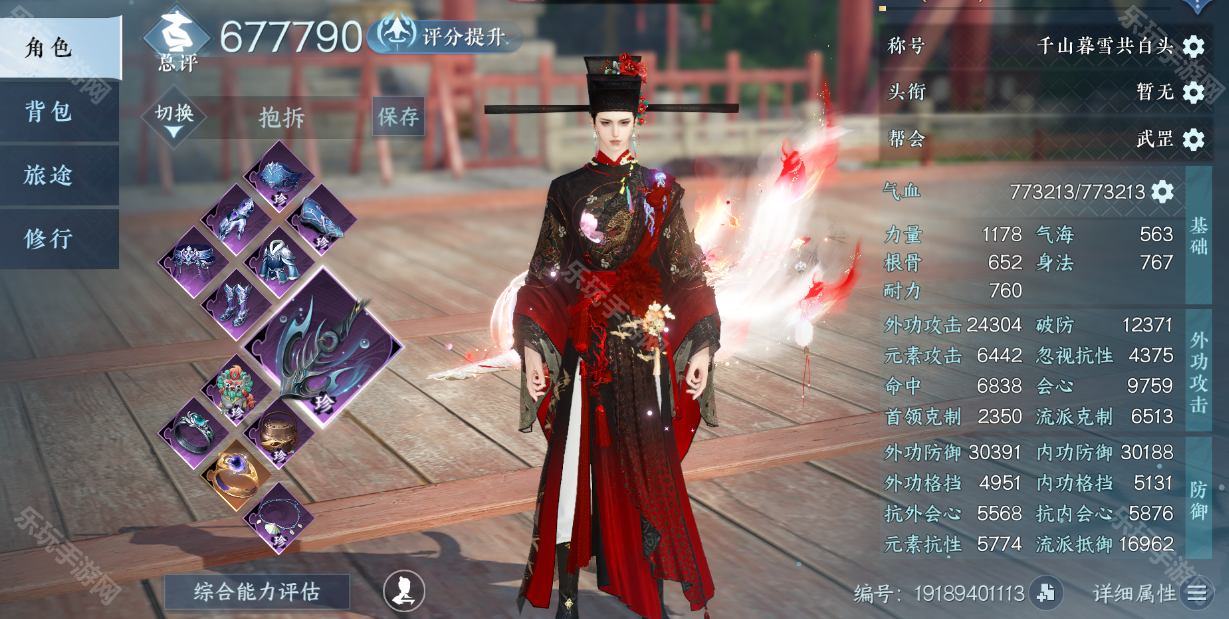The height and width of the screenshot is (619, 1229).
Task: Click the 拖拆 button
Action: click(x=282, y=118)
